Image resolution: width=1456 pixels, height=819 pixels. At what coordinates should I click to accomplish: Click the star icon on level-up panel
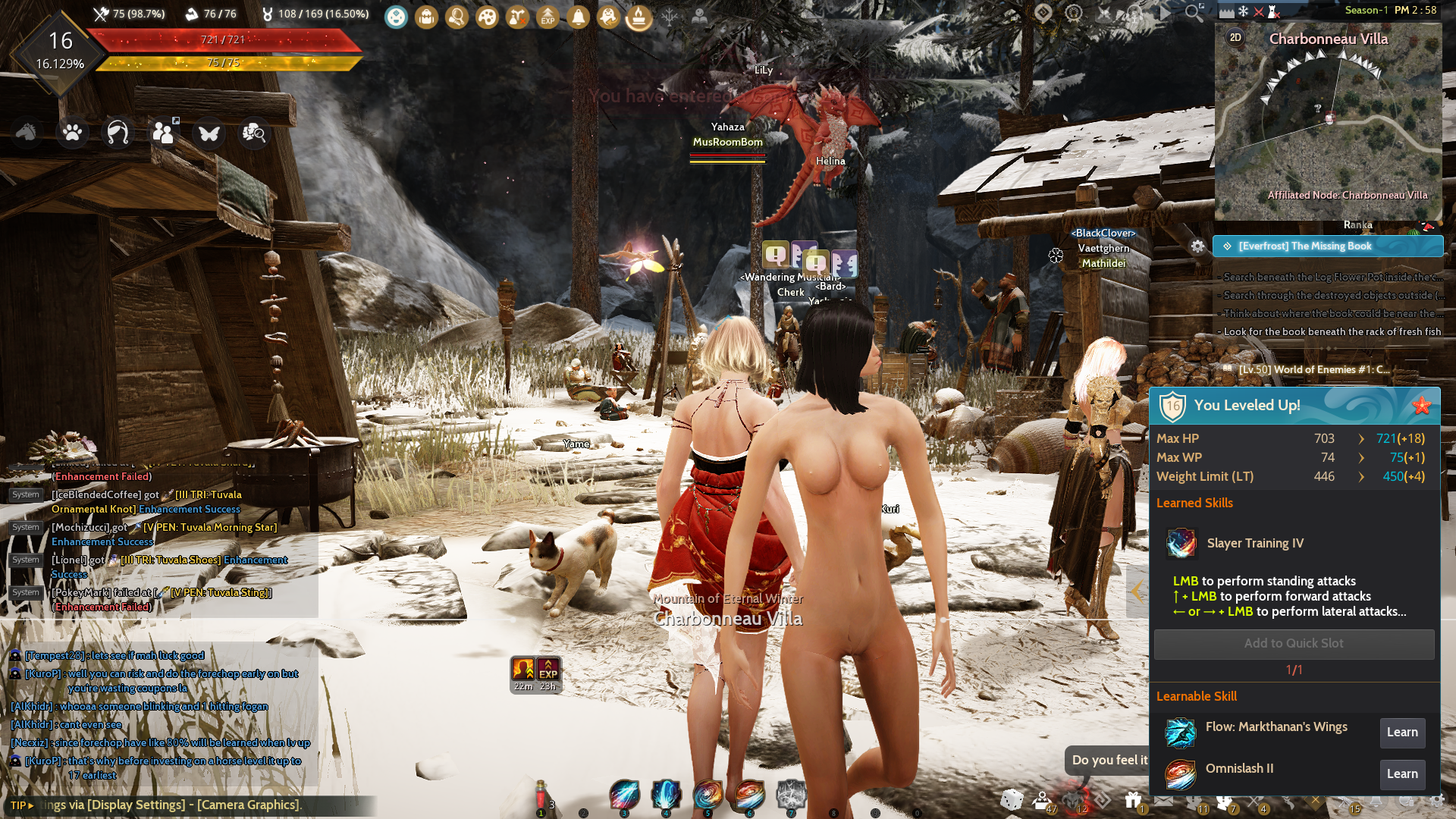click(x=1422, y=406)
